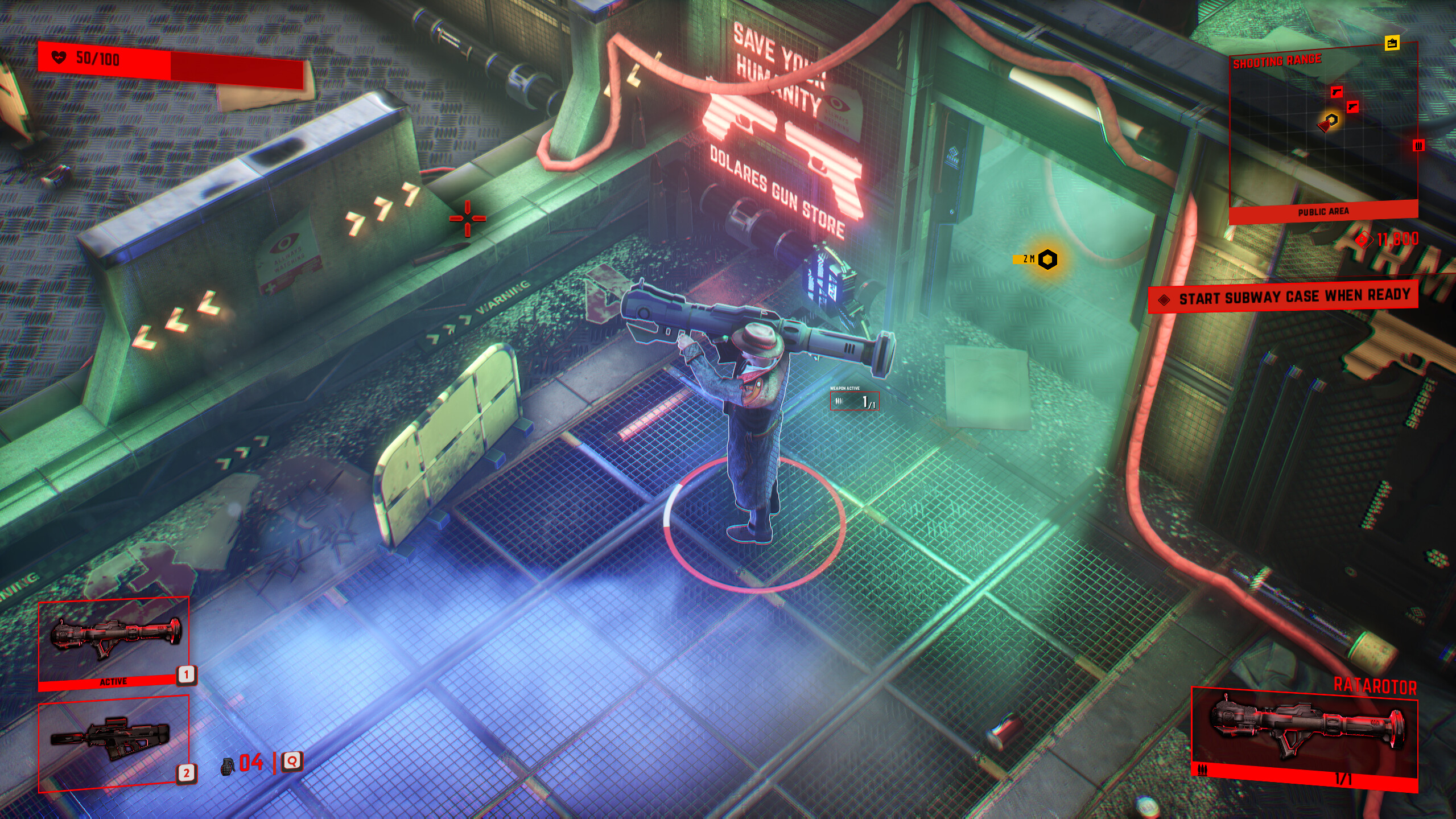Click the ammo bullets marker on the minimap edge
The image size is (1456, 819).
[1418, 146]
